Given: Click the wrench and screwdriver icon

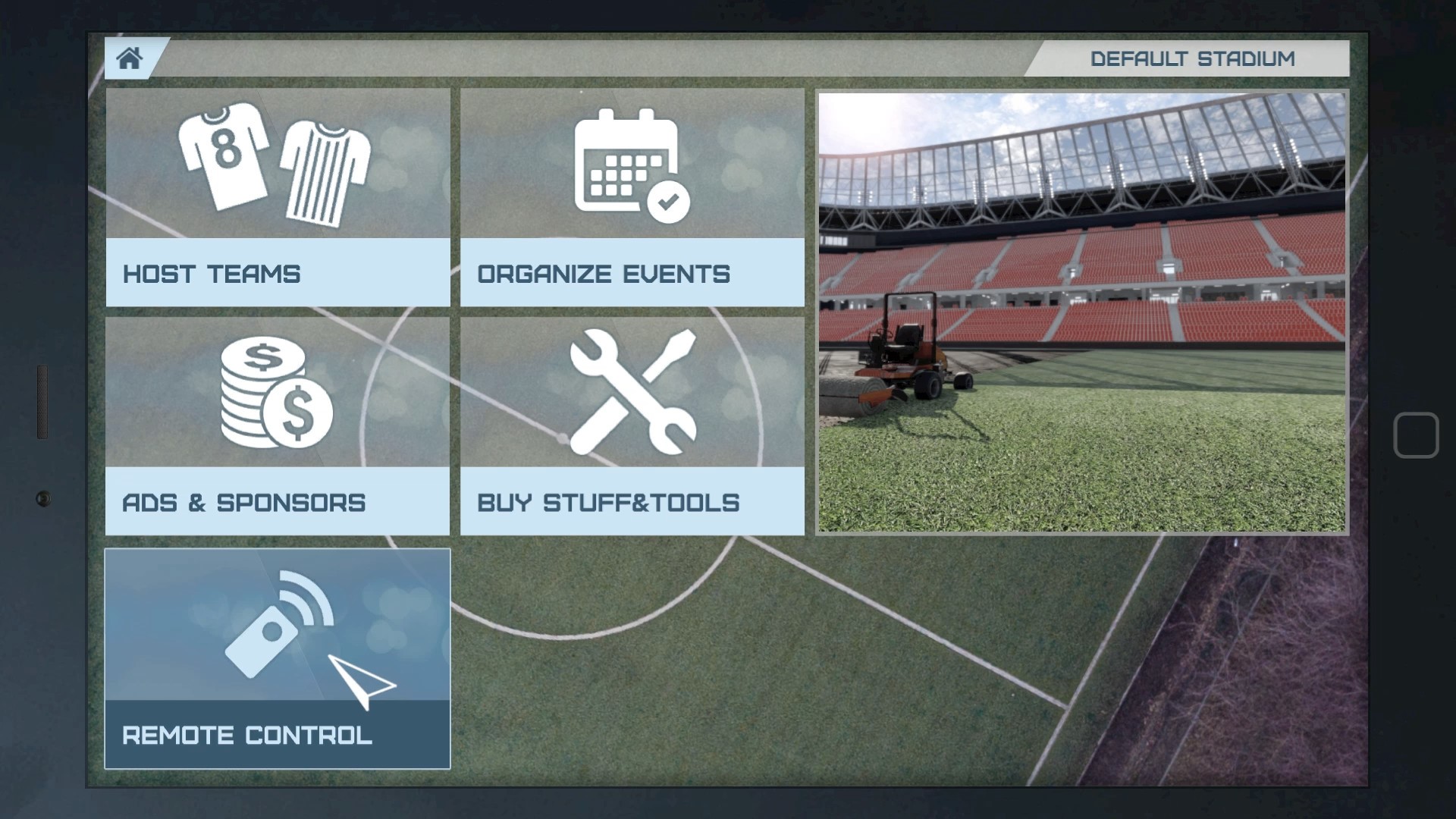Looking at the screenshot, I should click(633, 391).
